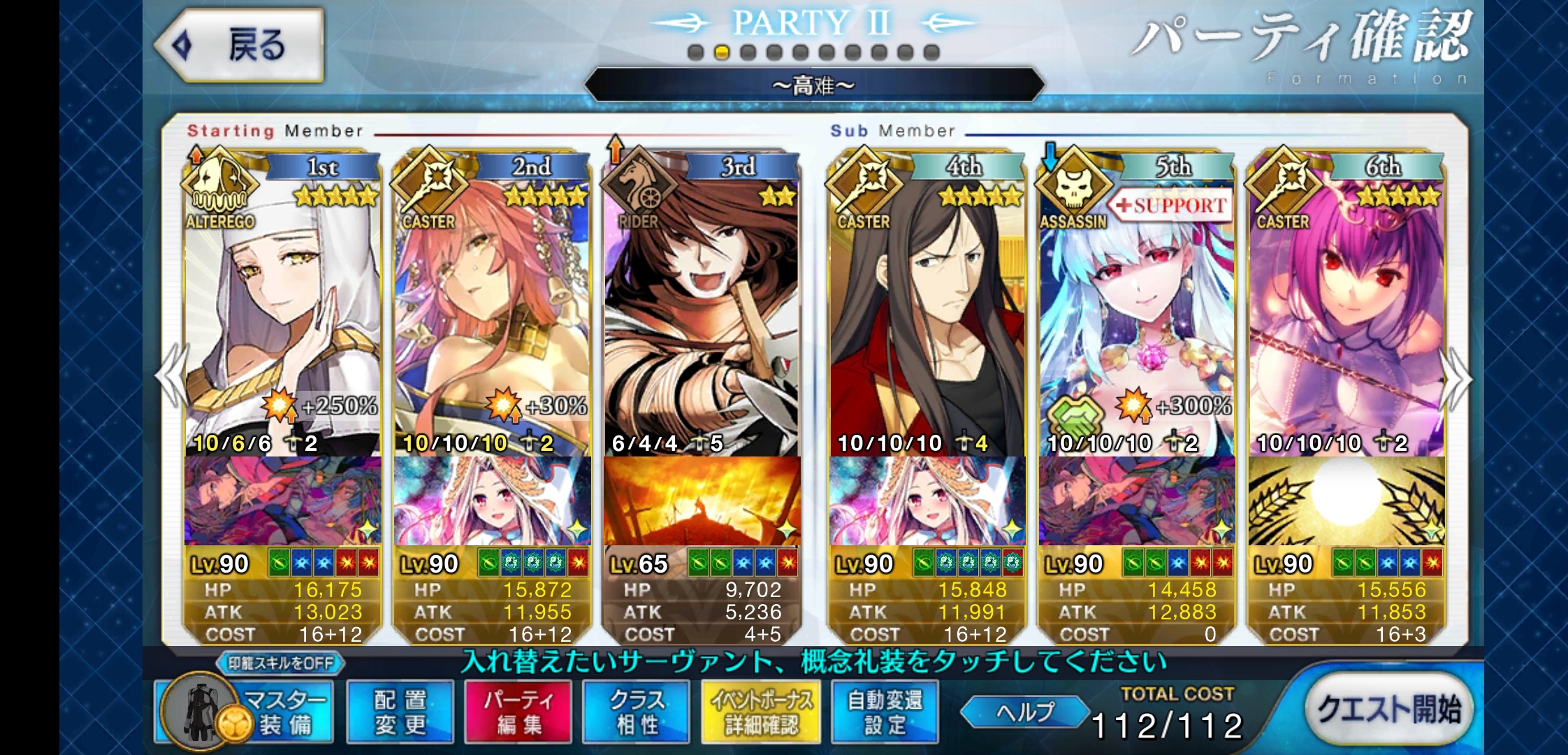Image resolution: width=1568 pixels, height=755 pixels.
Task: Open the ヘルプ help button
Action: click(1024, 712)
